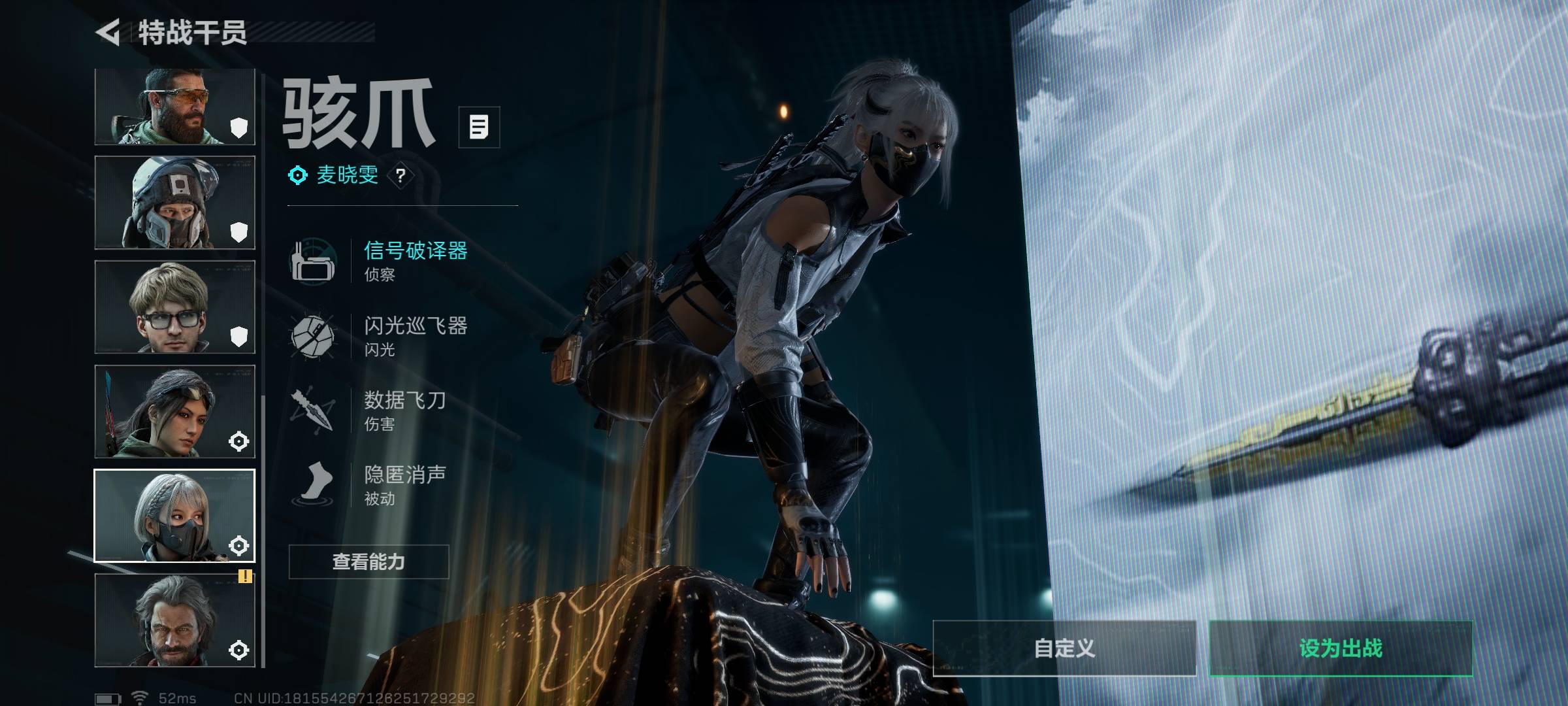Open the question mark help next to 麦晓雯

point(400,175)
